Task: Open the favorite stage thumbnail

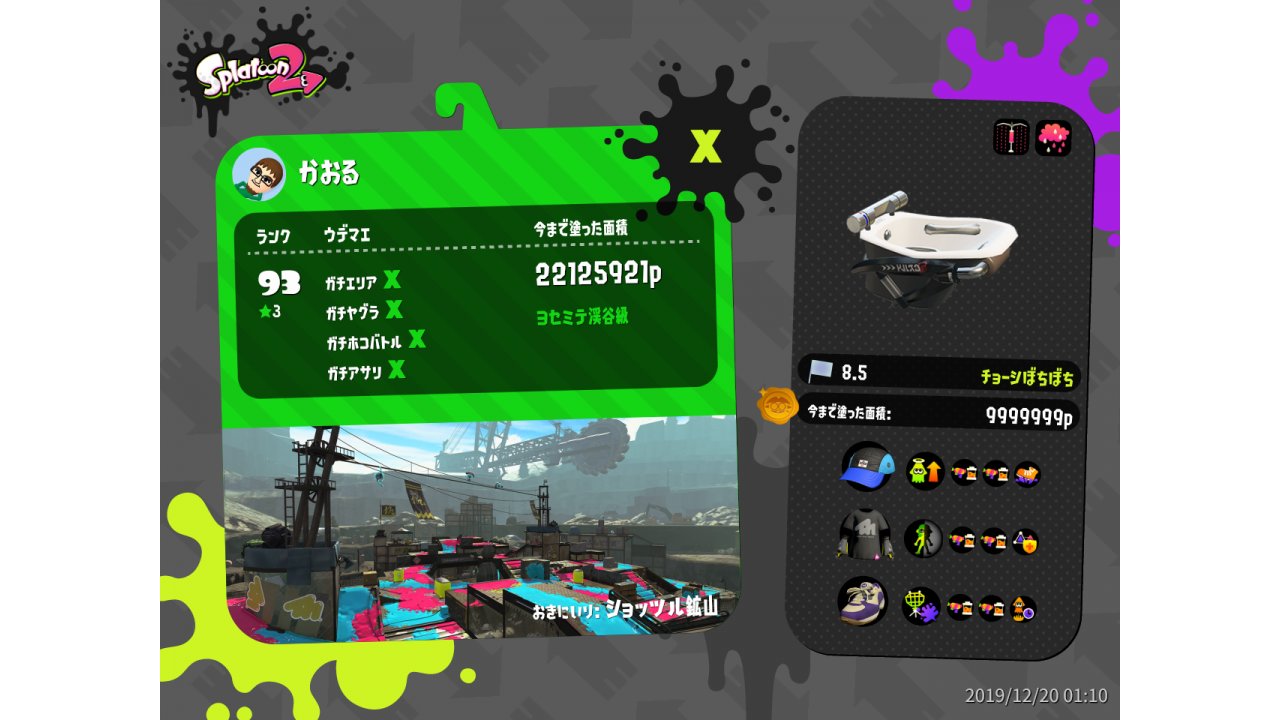Action: tap(480, 528)
